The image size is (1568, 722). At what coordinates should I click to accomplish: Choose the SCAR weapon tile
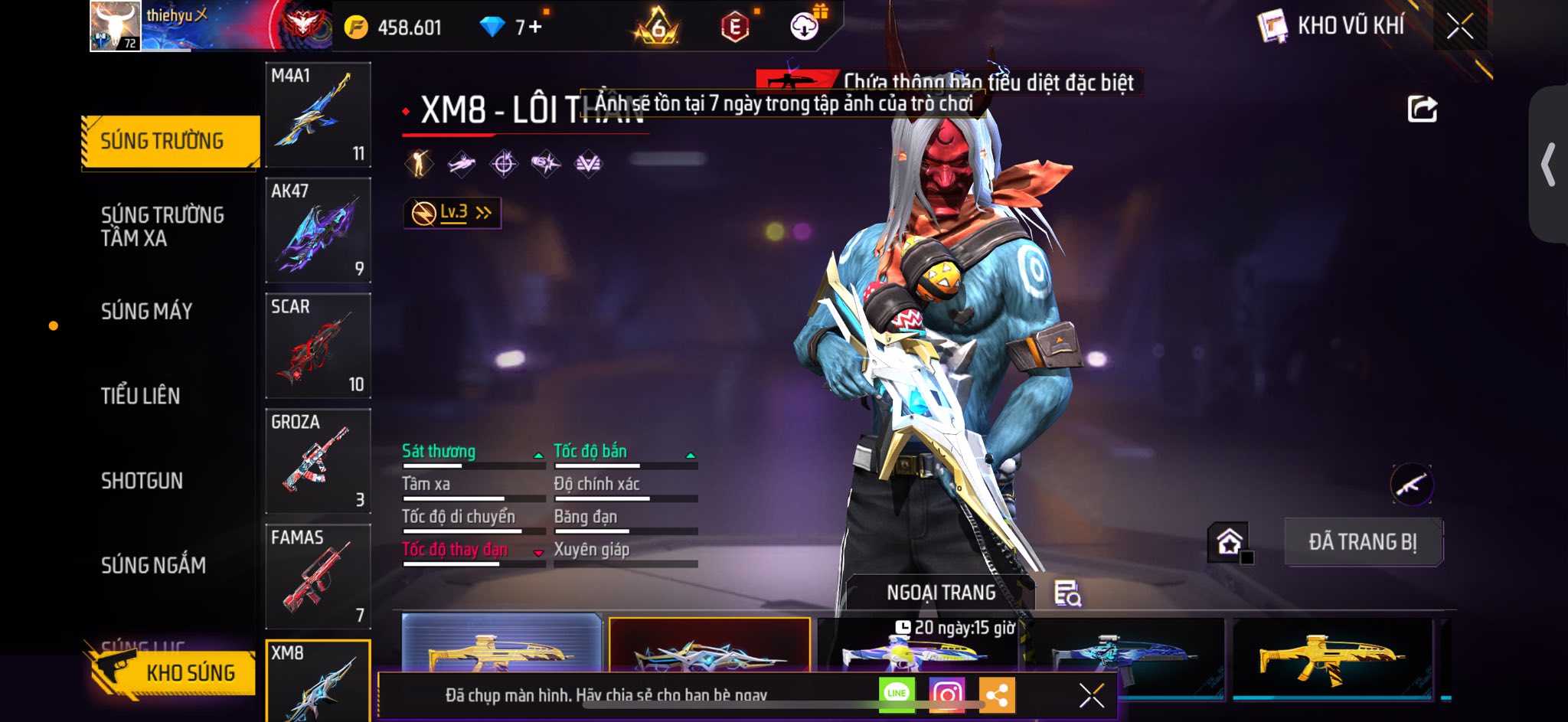(318, 346)
